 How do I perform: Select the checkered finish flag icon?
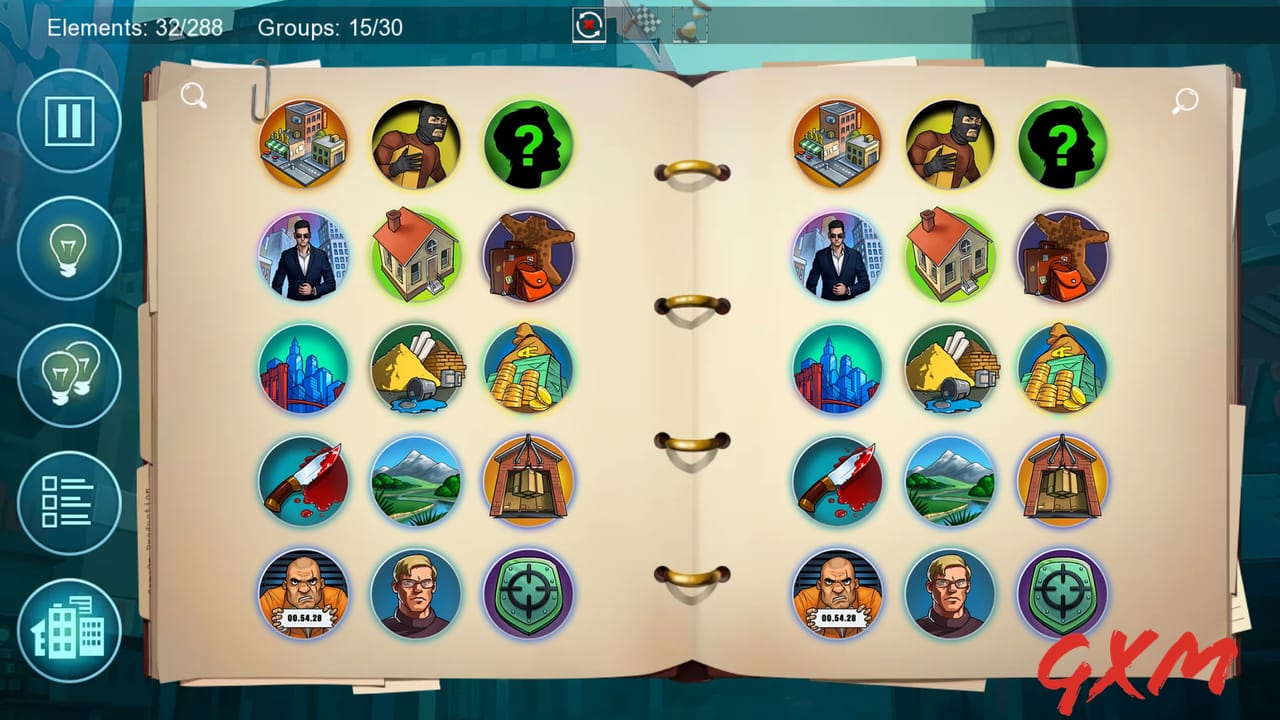pyautogui.click(x=646, y=24)
